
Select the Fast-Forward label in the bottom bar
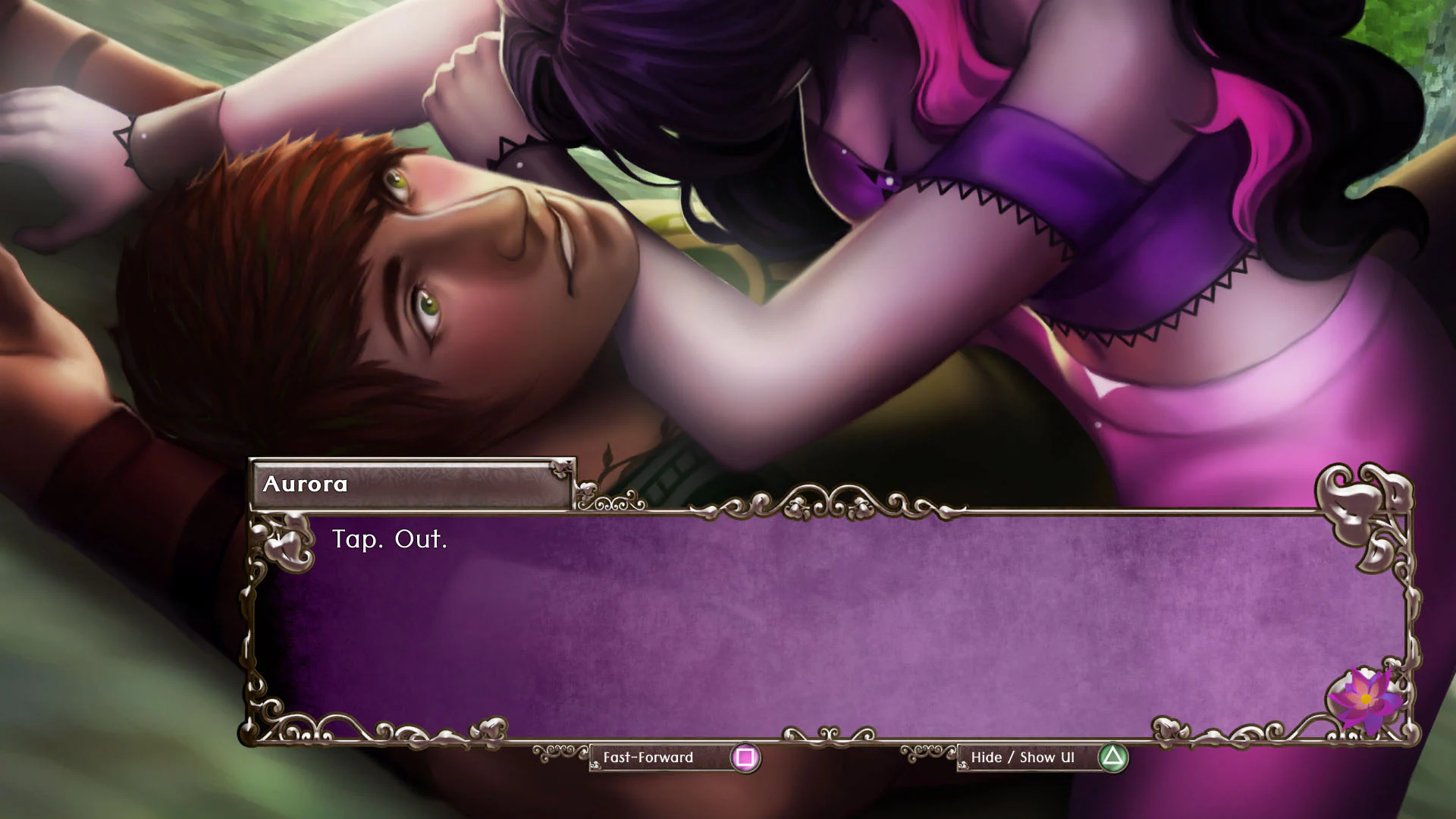point(648,758)
